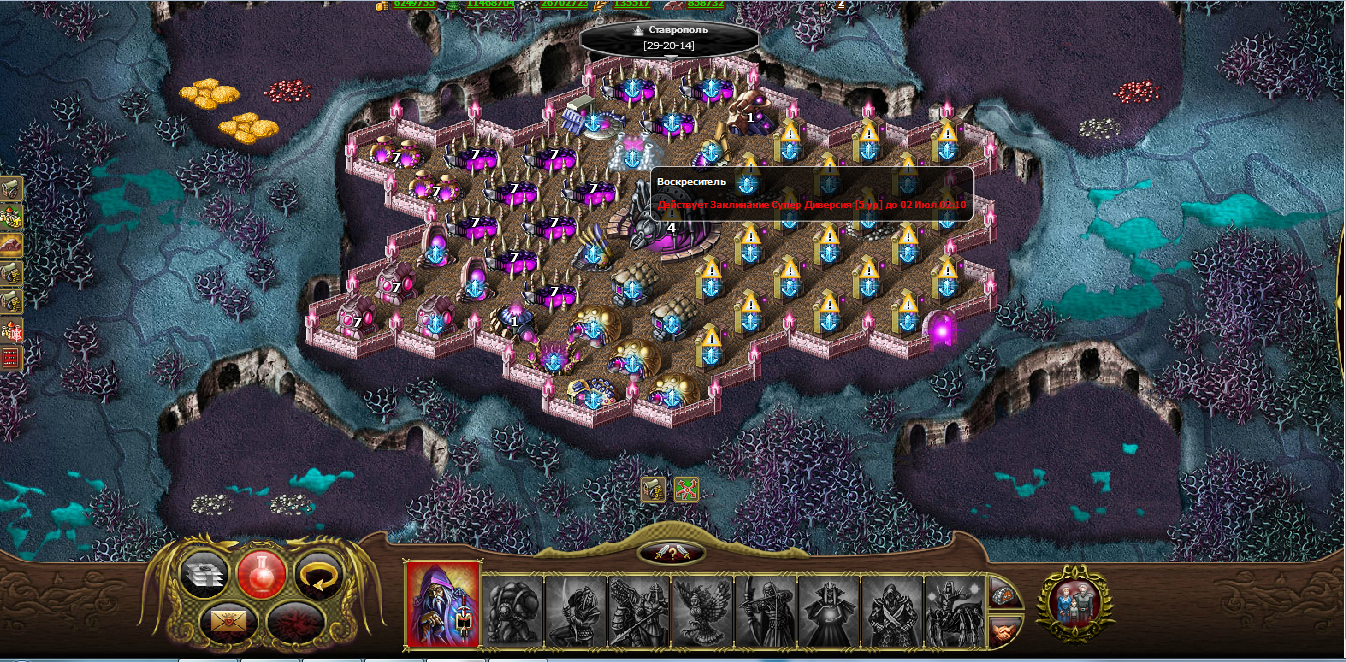1346x662 pixels.
Task: Open the red potion flask button
Action: coord(261,573)
